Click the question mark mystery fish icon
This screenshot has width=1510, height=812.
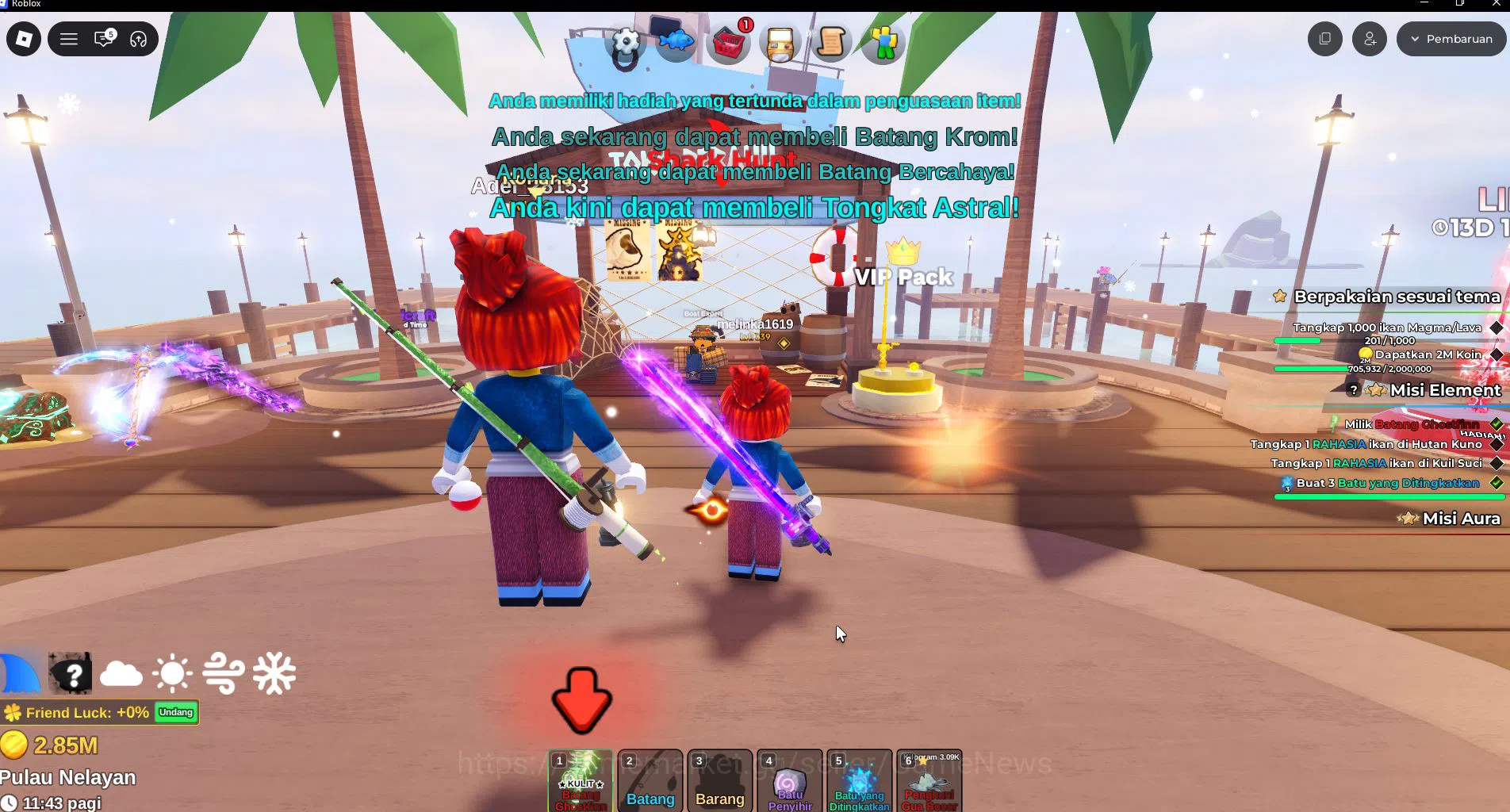tap(71, 674)
